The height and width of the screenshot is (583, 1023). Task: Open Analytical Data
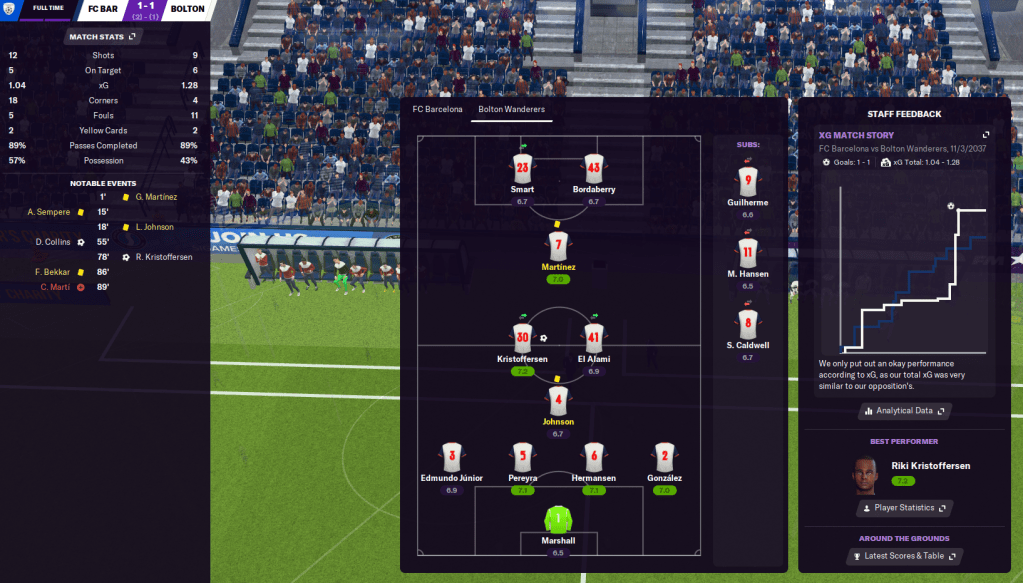pyautogui.click(x=902, y=410)
